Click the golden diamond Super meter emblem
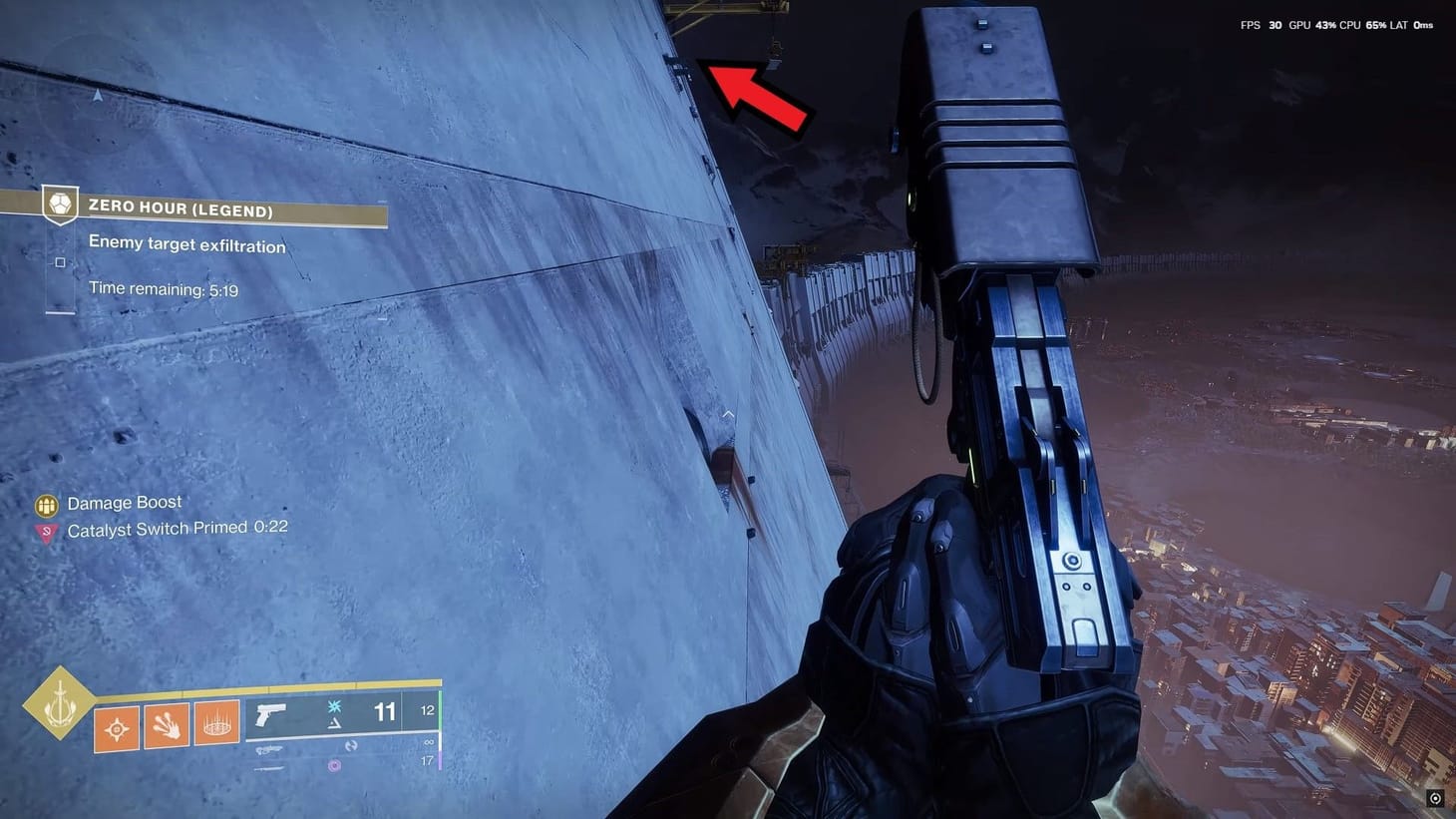The image size is (1456, 819). point(60,705)
